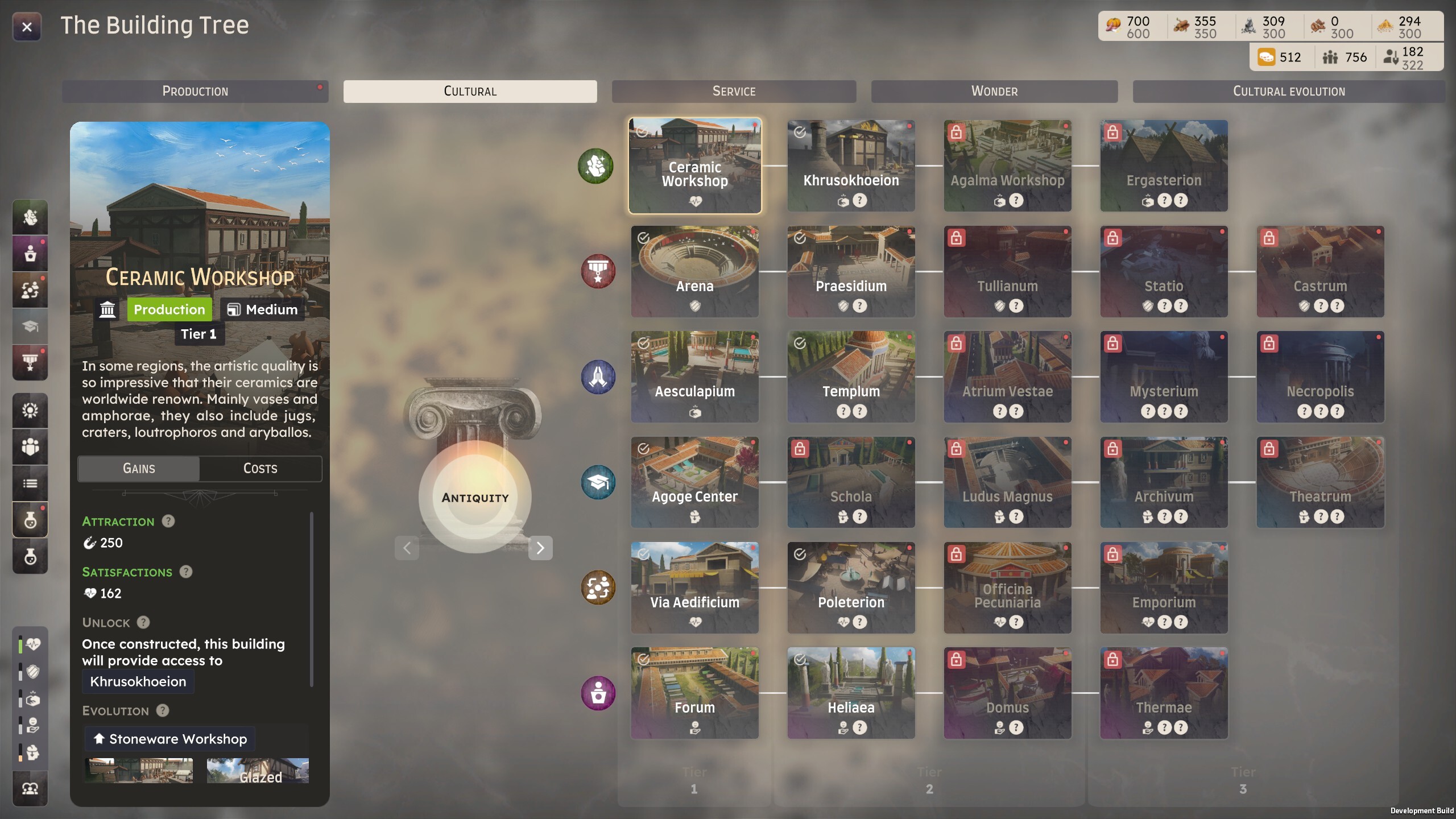Click the population group icon in left sidebar

pyautogui.click(x=30, y=447)
